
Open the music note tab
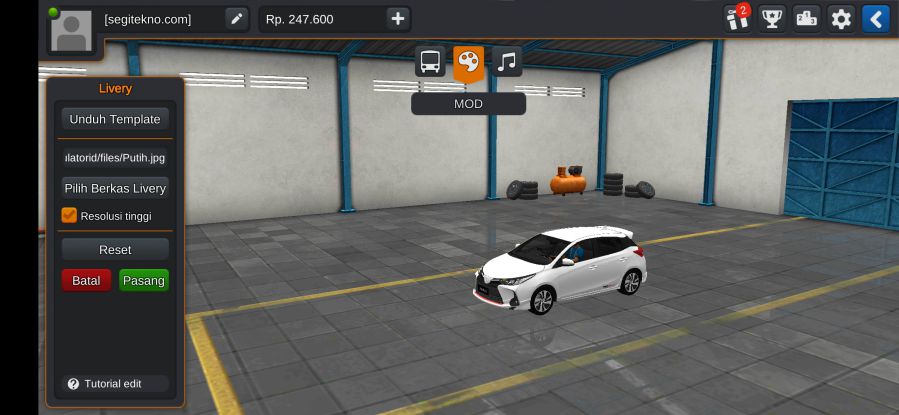[x=507, y=62]
